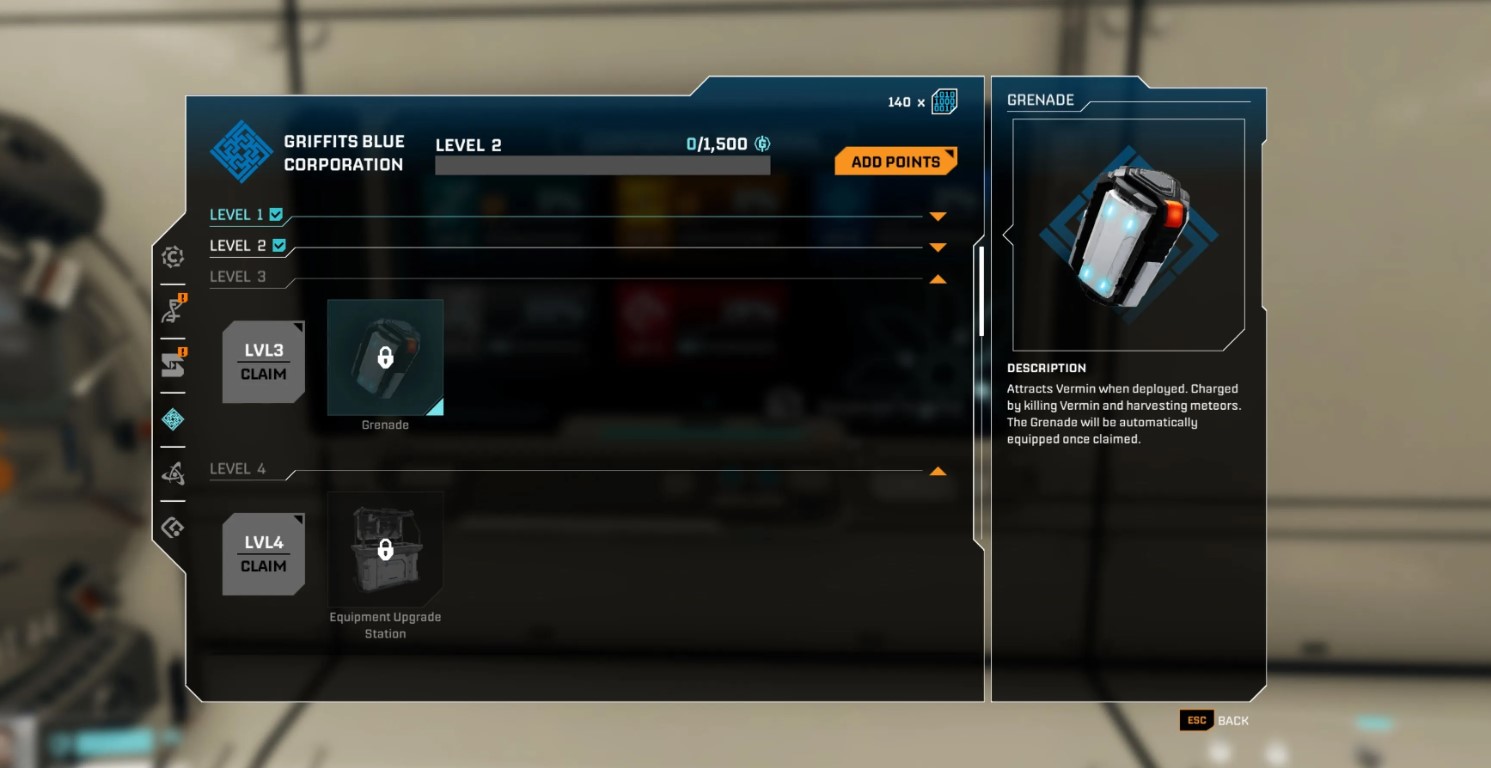Select the locked Grenade reward tile
The width and height of the screenshot is (1491, 768).
385,357
